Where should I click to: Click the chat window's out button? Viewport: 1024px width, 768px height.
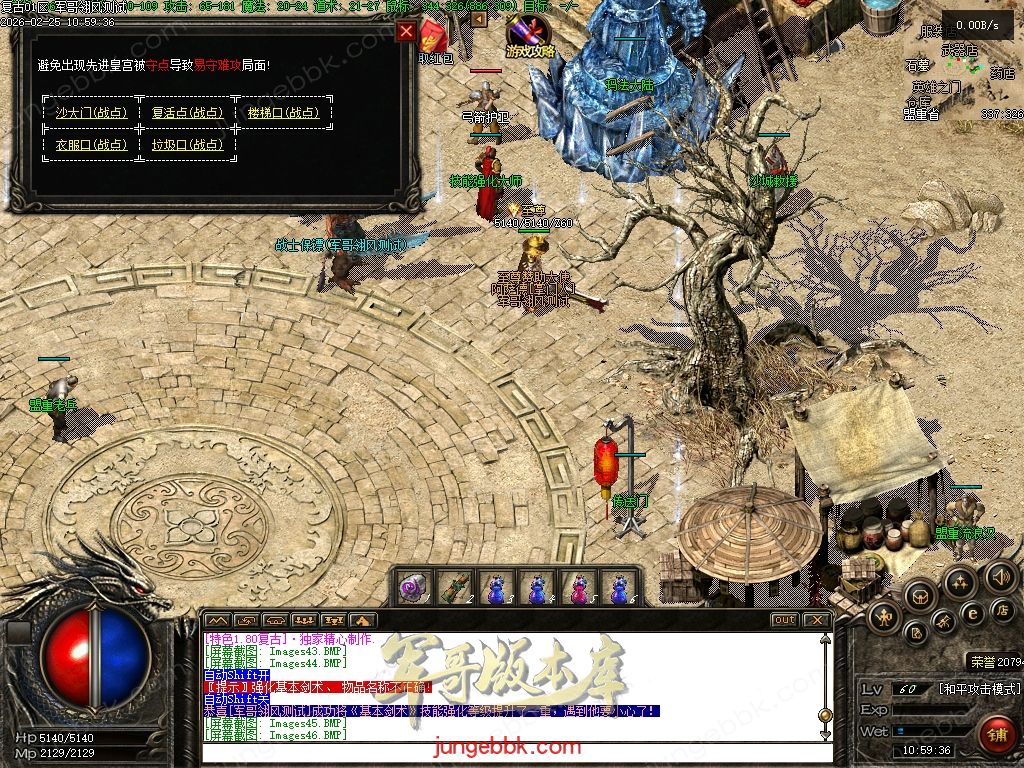pyautogui.click(x=785, y=620)
